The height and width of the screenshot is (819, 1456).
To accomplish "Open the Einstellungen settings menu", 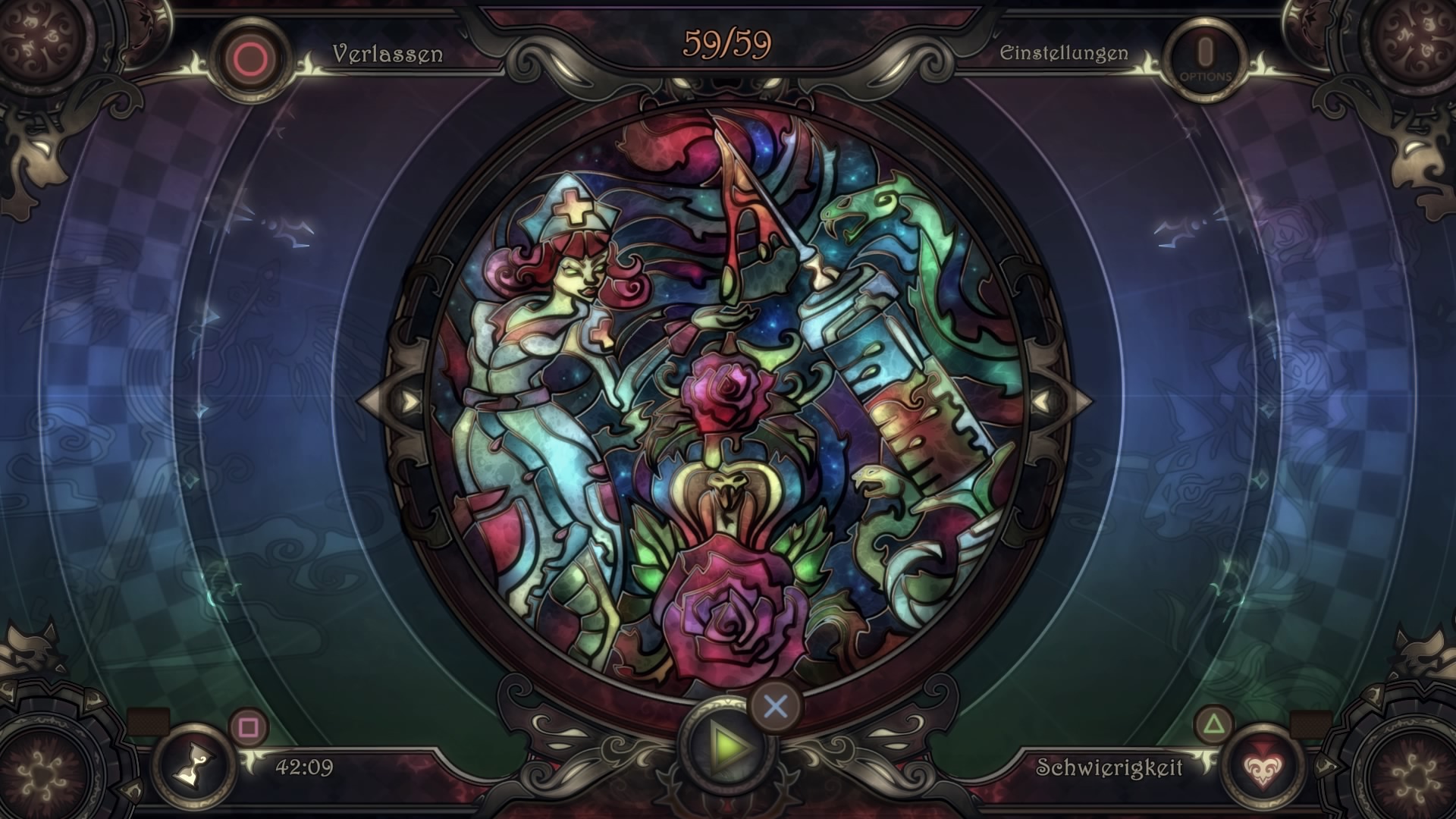I will (1063, 53).
